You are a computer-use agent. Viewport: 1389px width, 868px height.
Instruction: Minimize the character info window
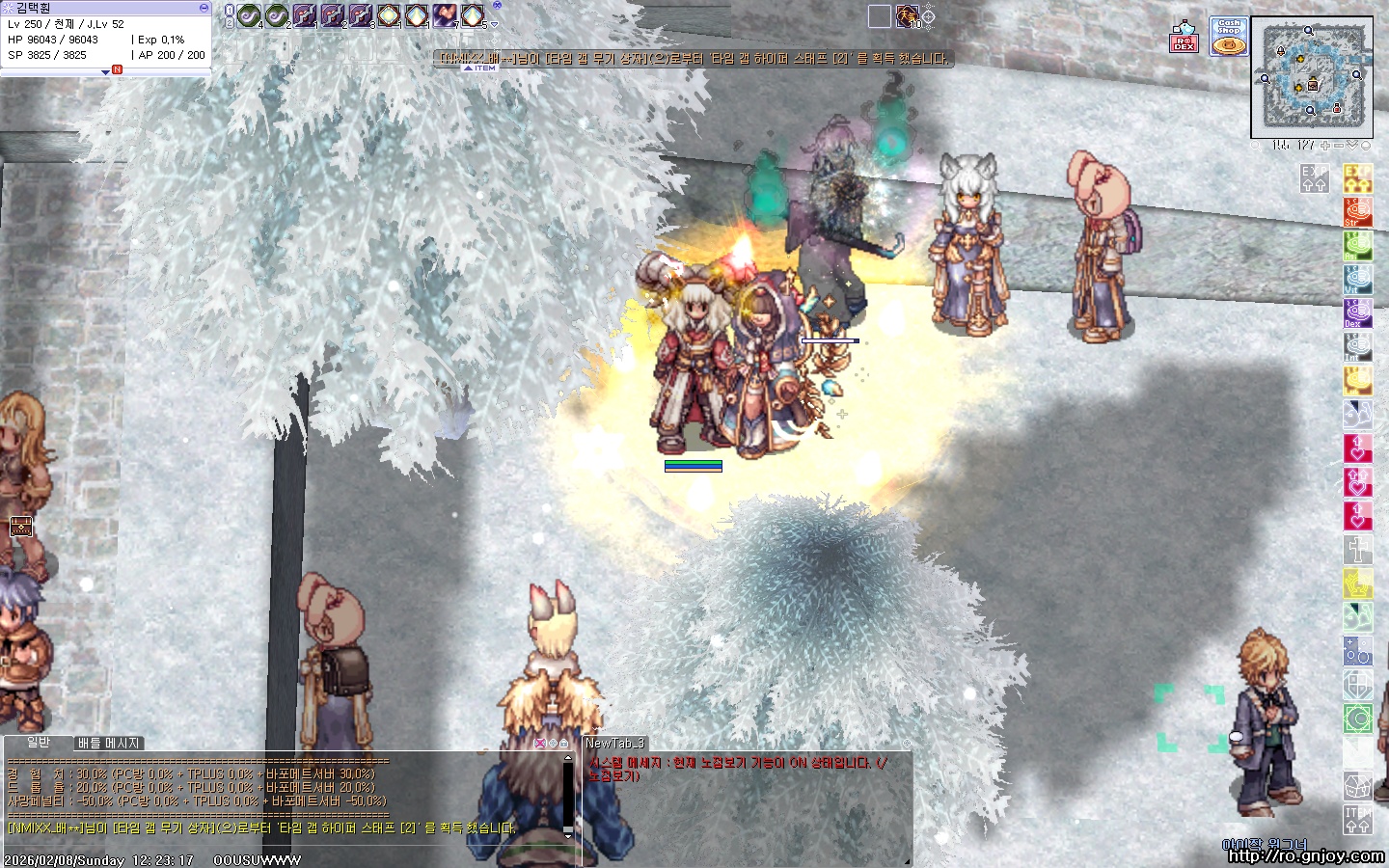(x=204, y=8)
